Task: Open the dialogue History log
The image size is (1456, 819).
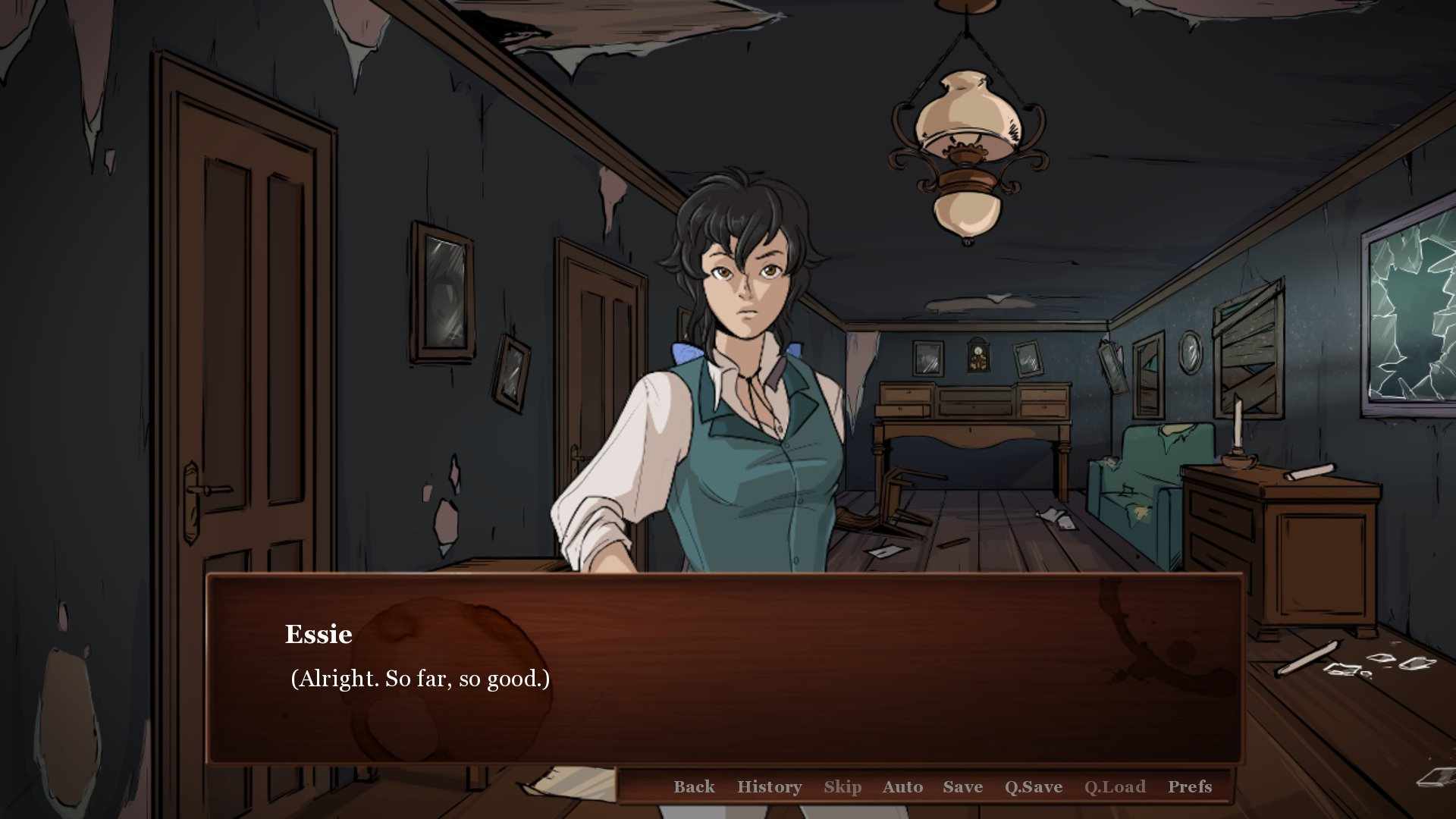Action: 769,786
